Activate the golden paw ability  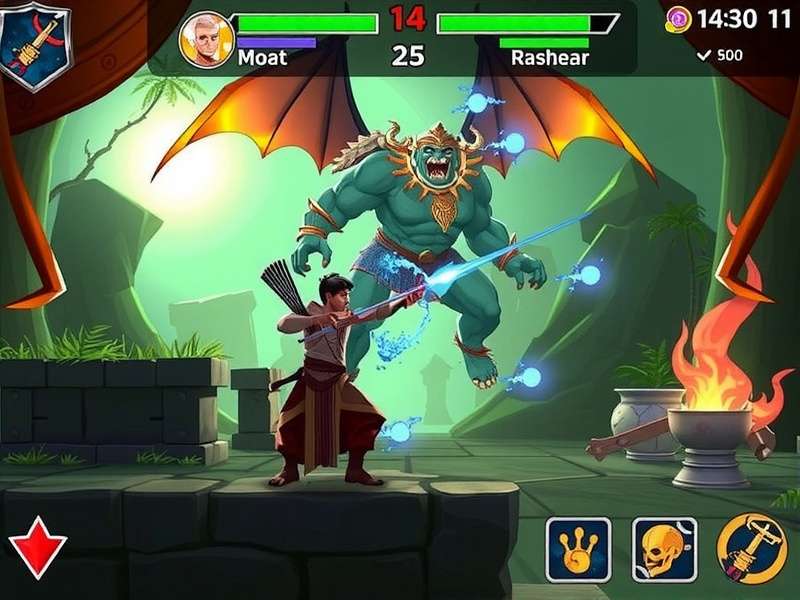click(x=578, y=549)
